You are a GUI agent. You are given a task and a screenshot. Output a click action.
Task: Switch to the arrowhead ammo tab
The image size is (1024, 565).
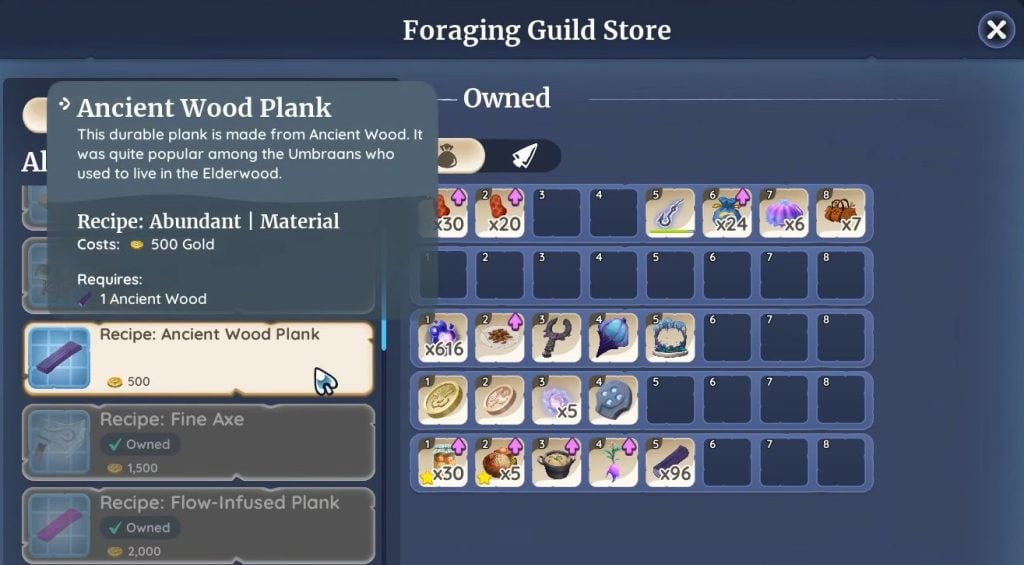tap(525, 155)
